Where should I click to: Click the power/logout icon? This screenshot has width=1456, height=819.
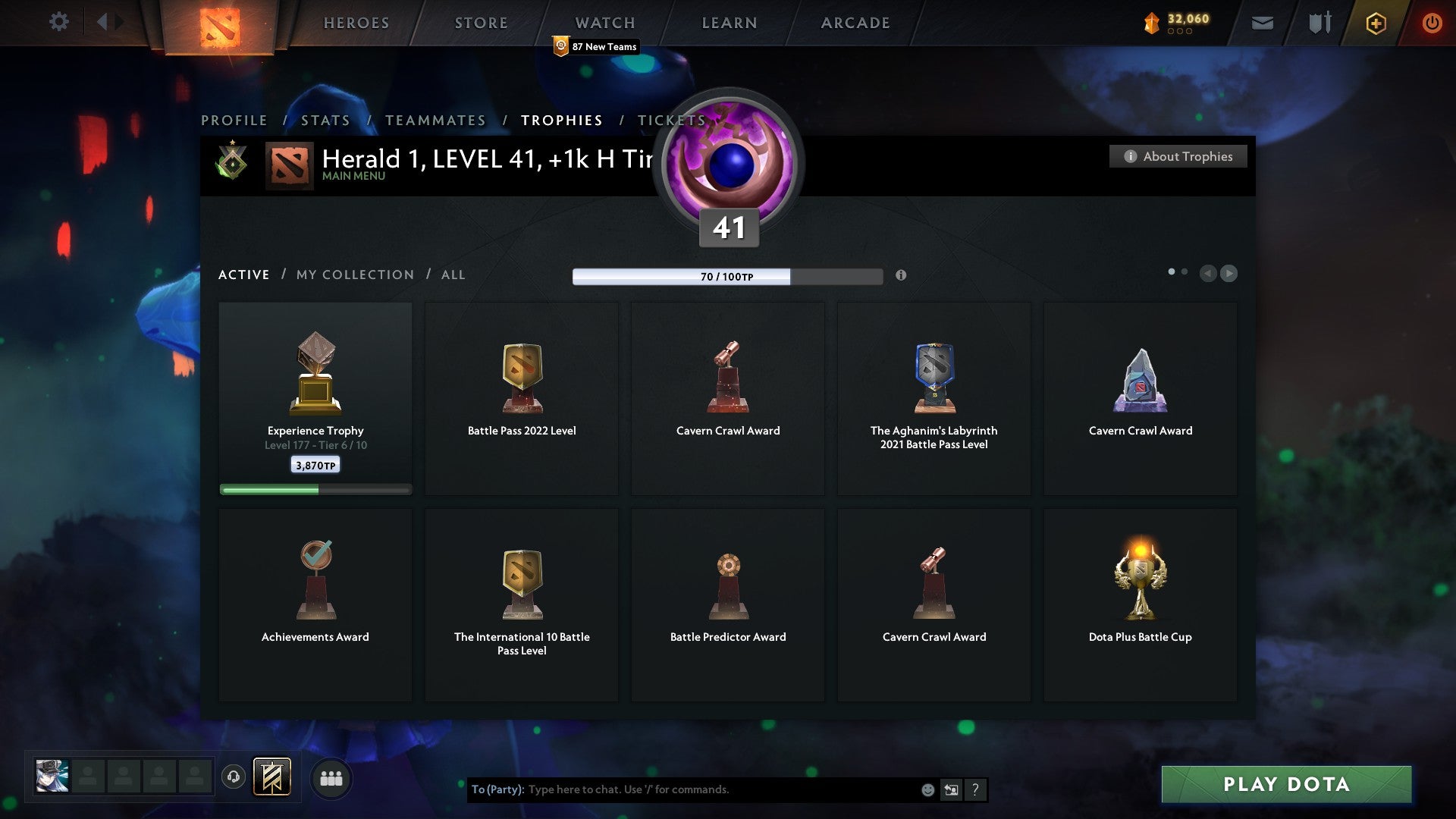[x=1432, y=23]
